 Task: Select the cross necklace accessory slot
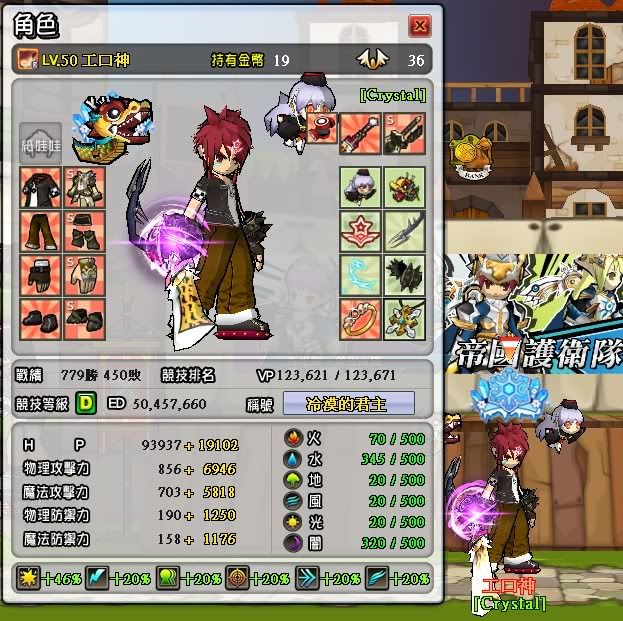click(404, 317)
